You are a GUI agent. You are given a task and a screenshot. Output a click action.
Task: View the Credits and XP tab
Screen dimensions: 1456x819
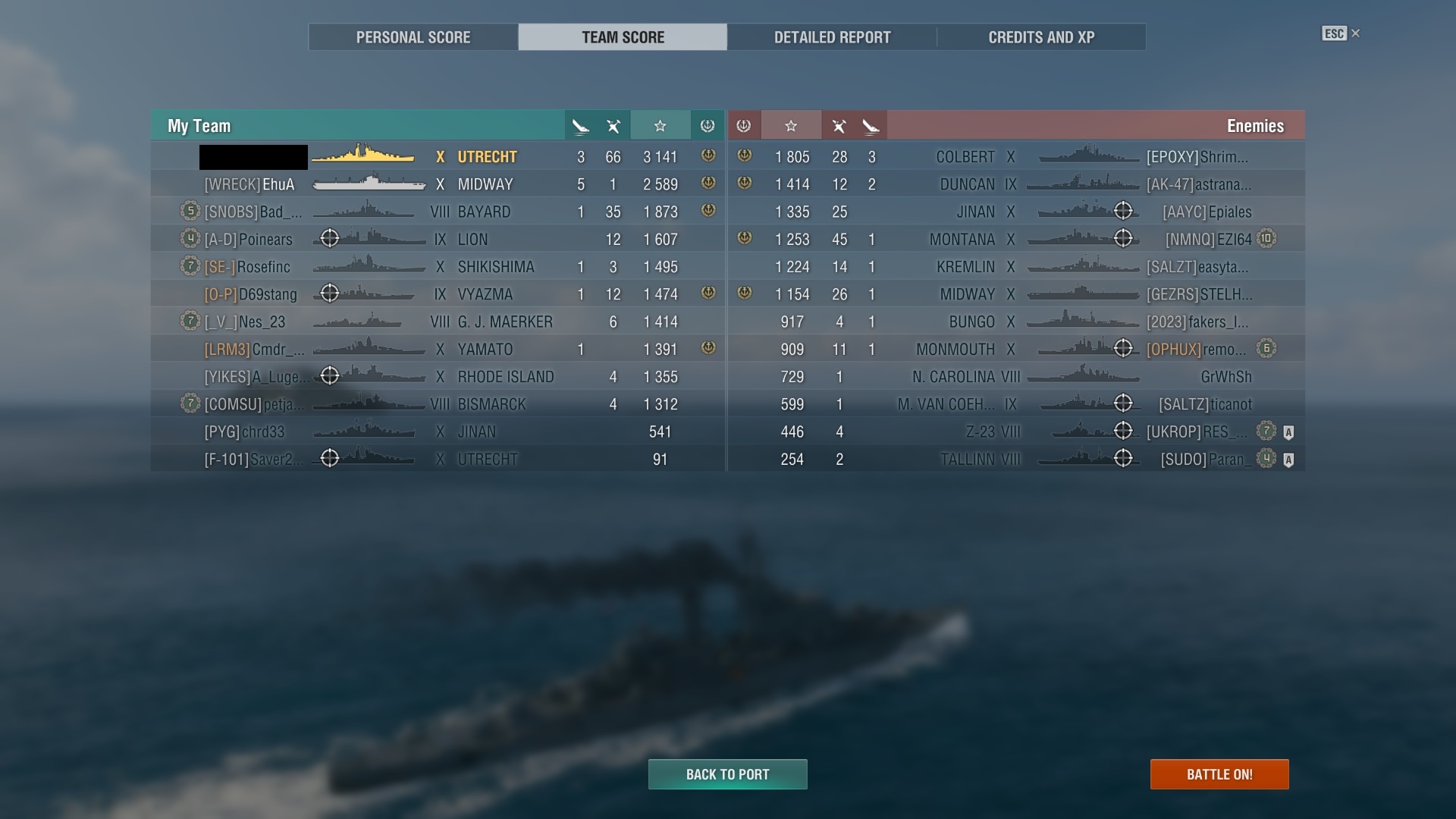(x=1041, y=37)
